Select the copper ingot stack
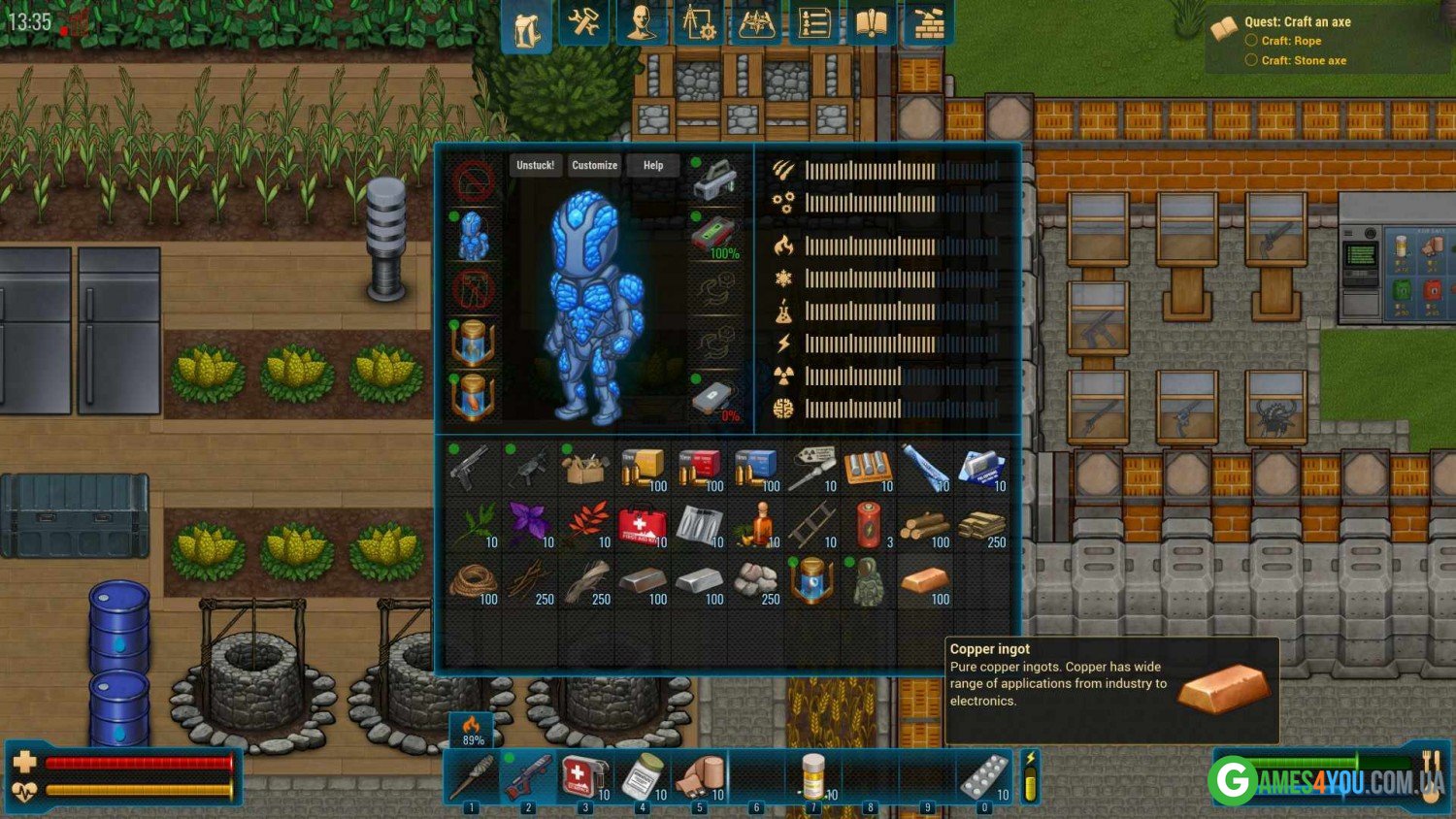Image resolution: width=1456 pixels, height=819 pixels. [923, 582]
